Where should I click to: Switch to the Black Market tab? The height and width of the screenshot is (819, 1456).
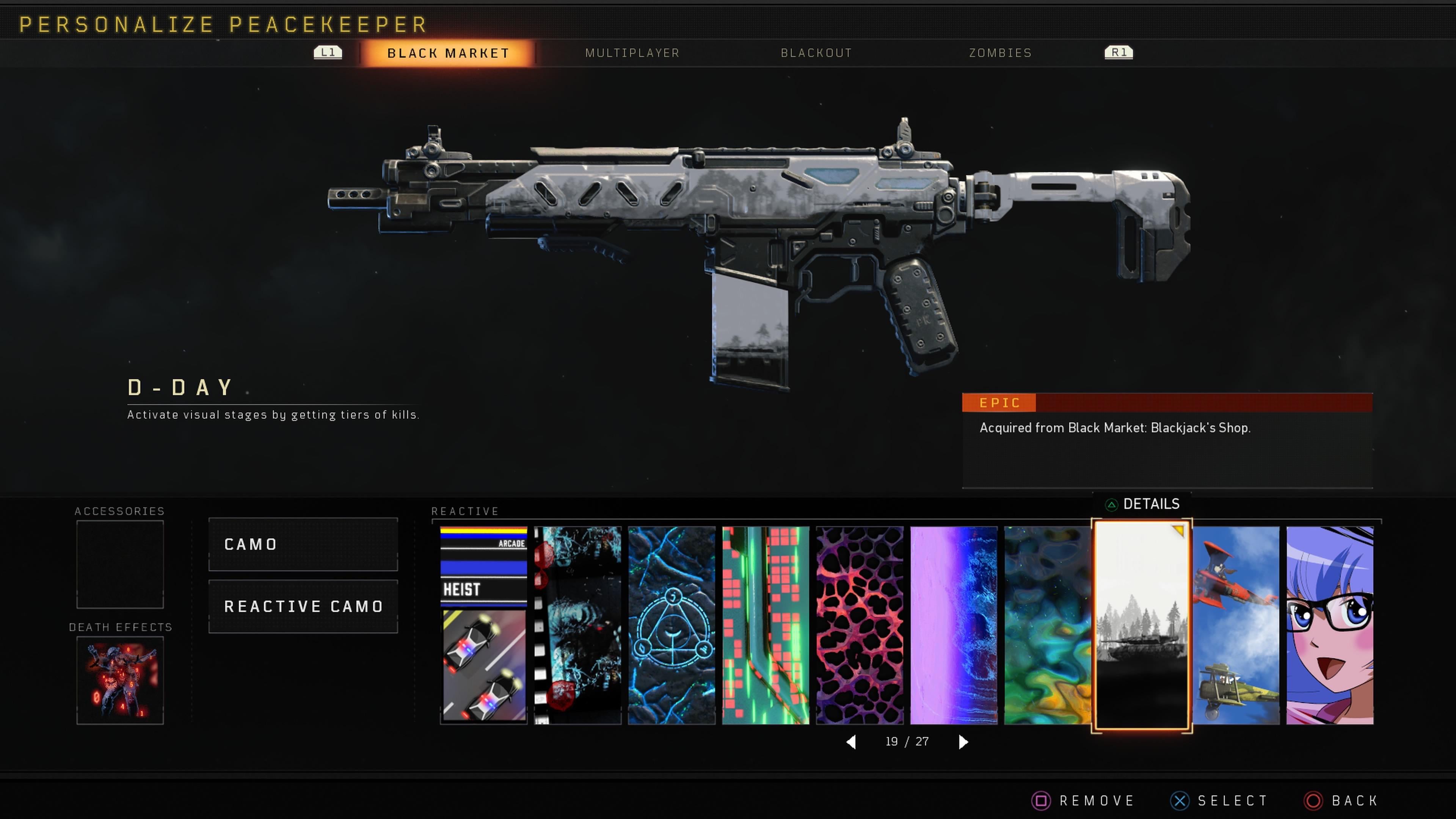tap(448, 53)
